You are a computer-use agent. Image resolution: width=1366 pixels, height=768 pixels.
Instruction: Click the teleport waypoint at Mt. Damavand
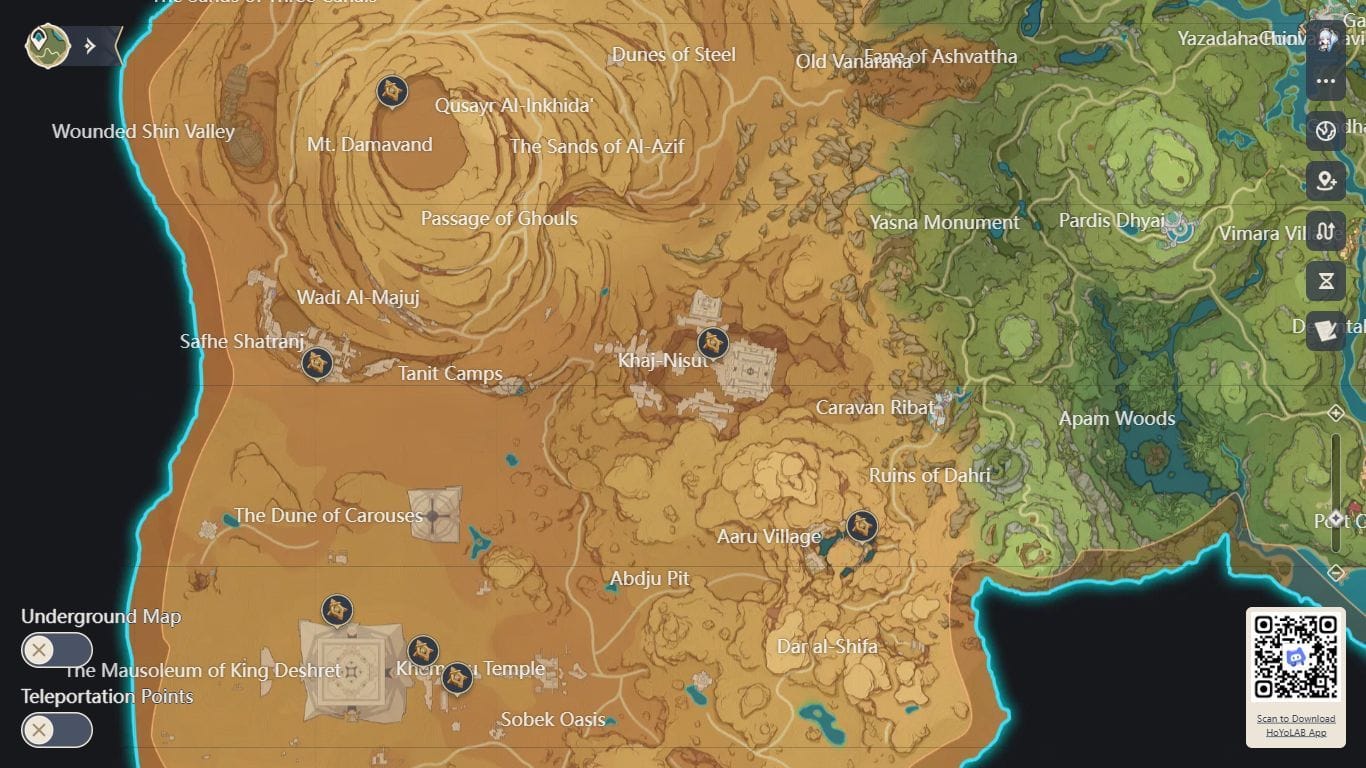[392, 91]
